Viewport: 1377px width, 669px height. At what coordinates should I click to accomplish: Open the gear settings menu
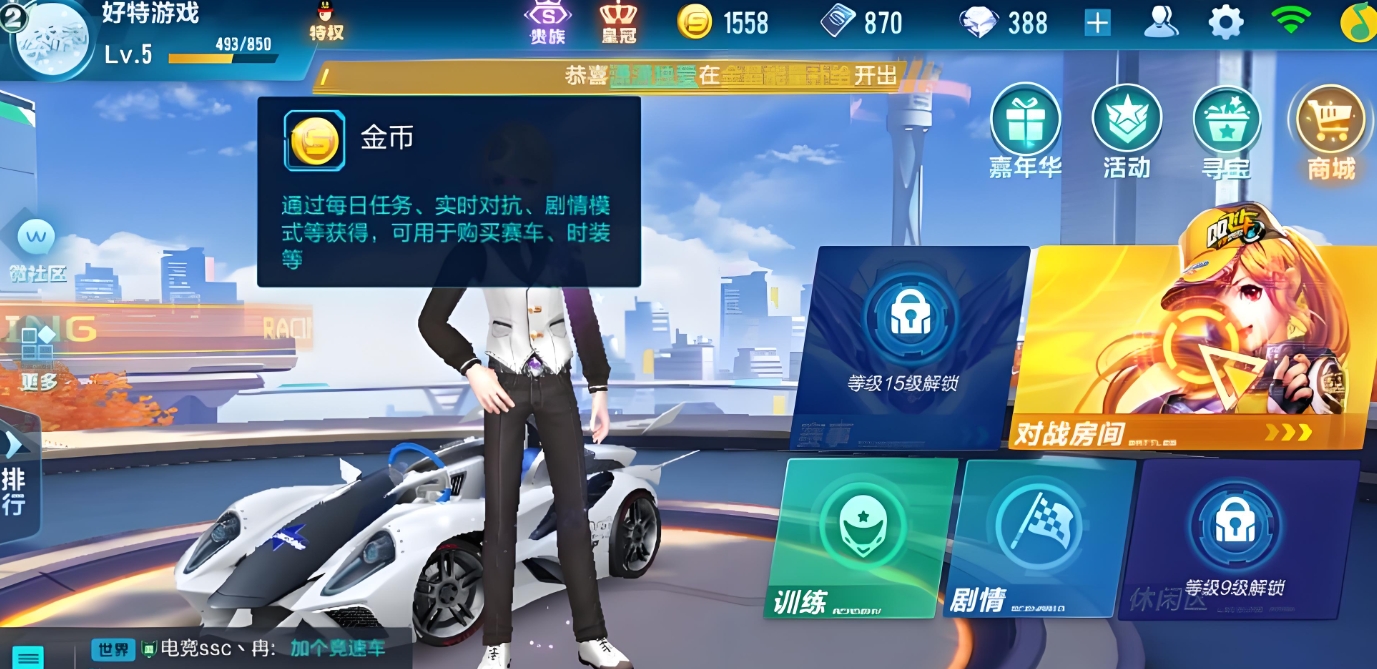tap(1225, 22)
